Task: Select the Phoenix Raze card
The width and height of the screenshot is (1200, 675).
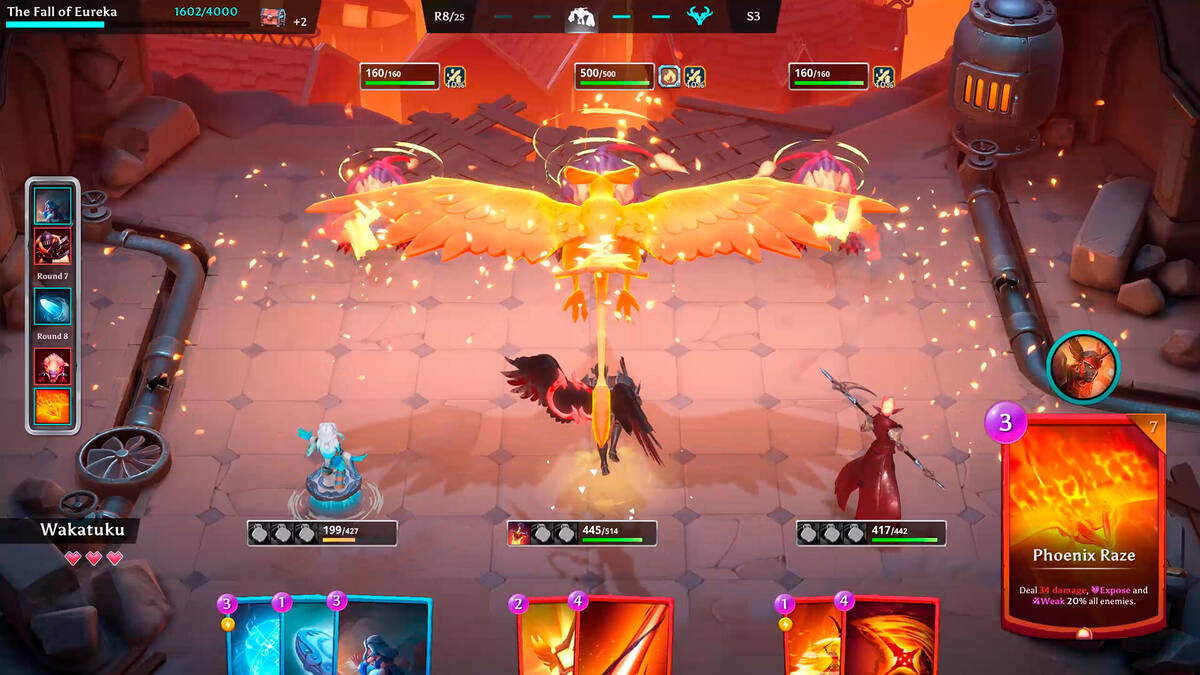Action: tap(1084, 525)
